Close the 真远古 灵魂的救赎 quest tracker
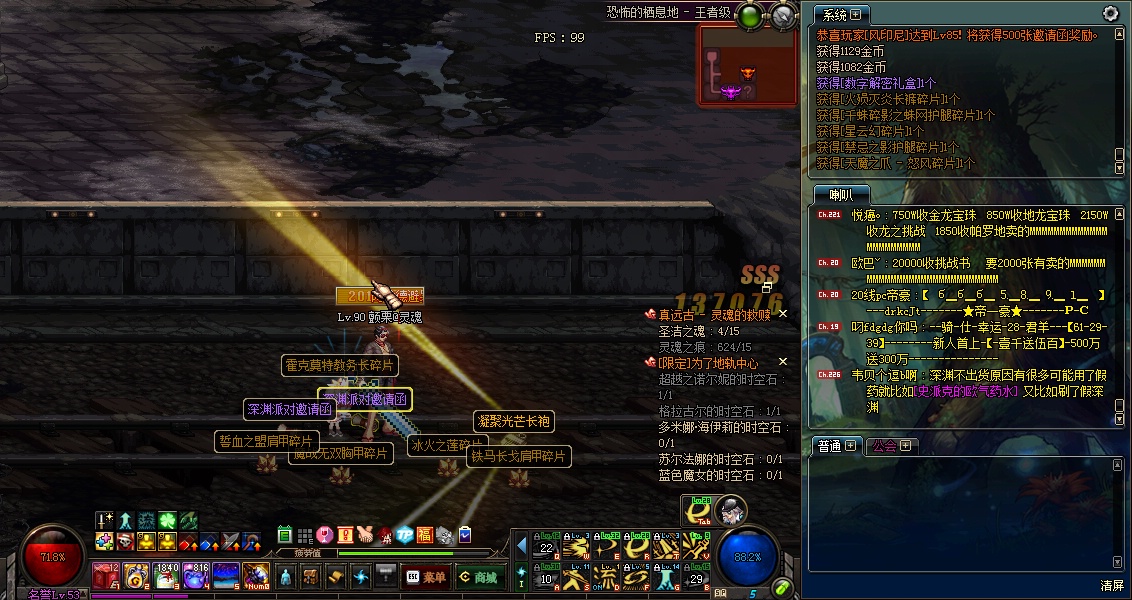 coord(783,314)
